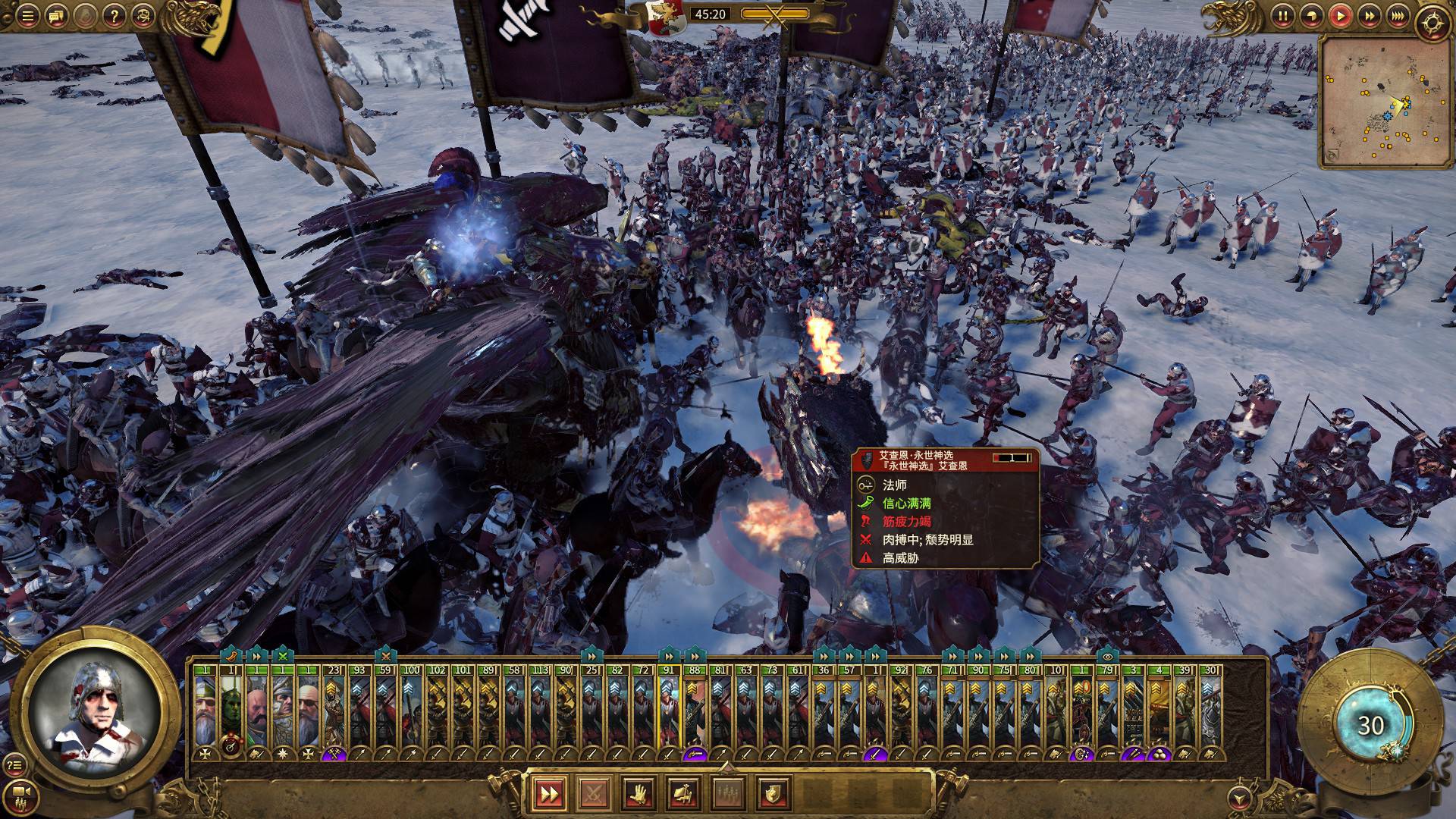Toggle the eye icon on the minimap

[x=1334, y=156]
